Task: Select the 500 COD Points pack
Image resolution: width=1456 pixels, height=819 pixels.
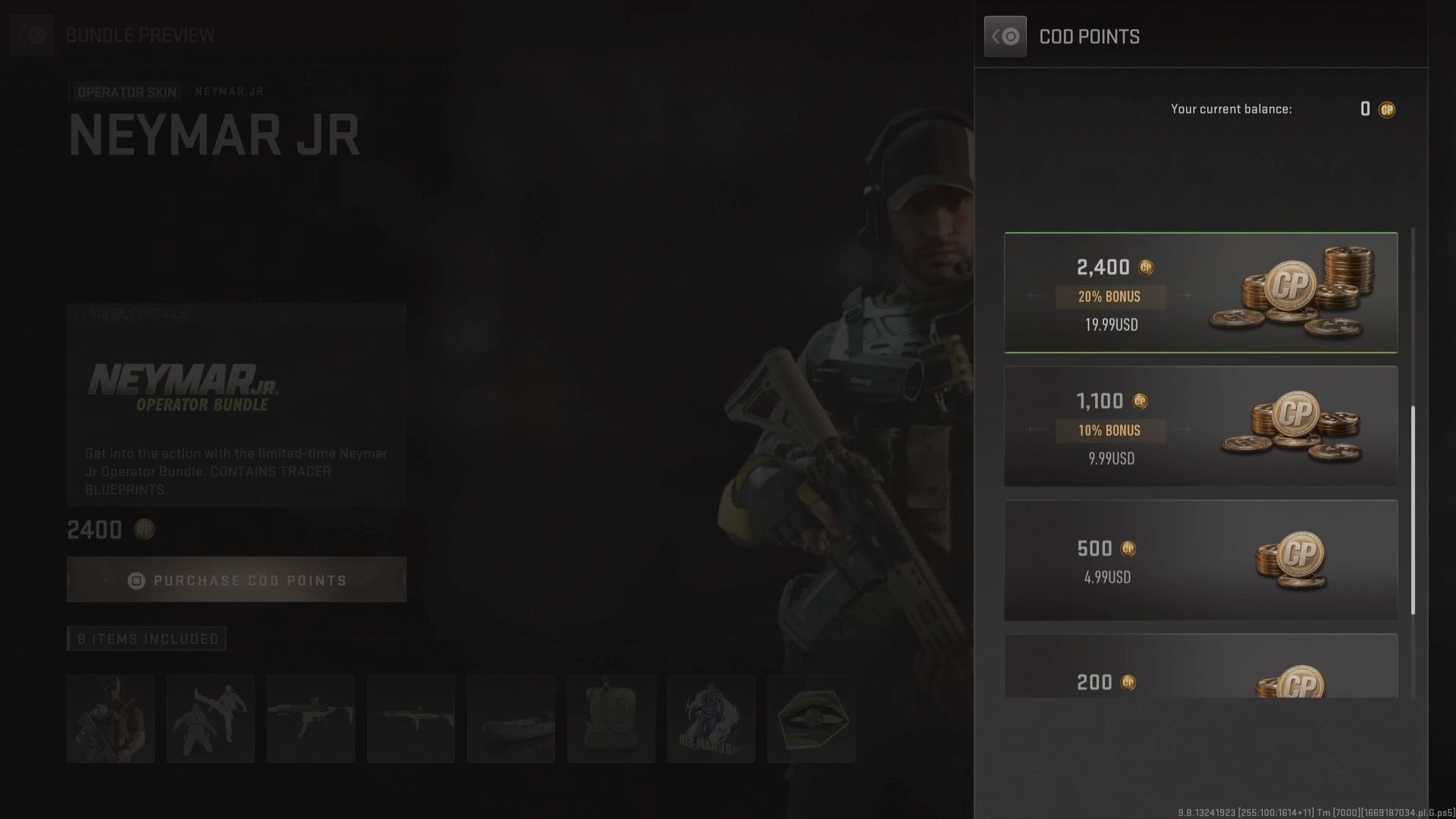Action: [1200, 560]
